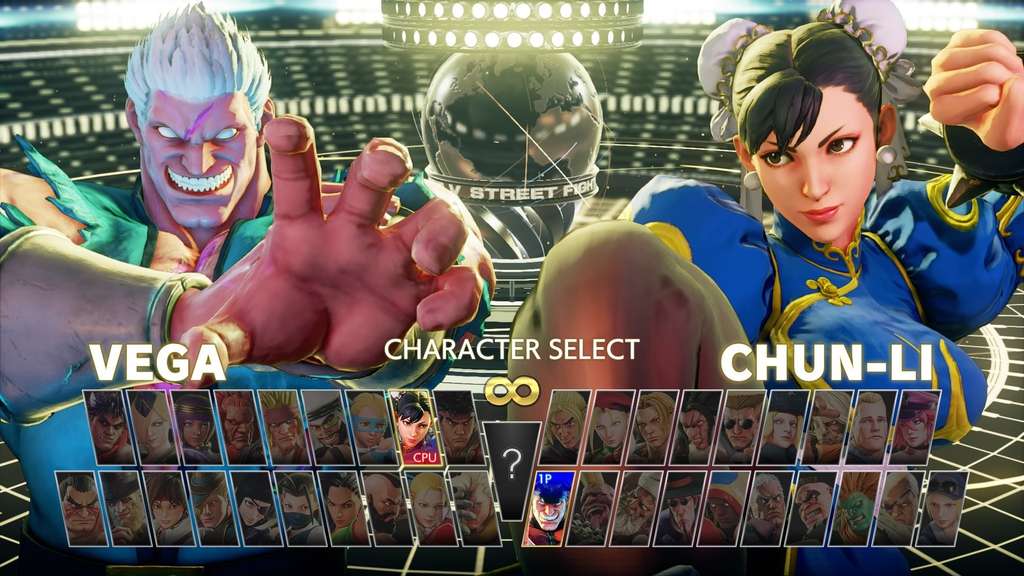Choose Ryu's portrait tile
The image size is (1024, 576).
click(457, 427)
